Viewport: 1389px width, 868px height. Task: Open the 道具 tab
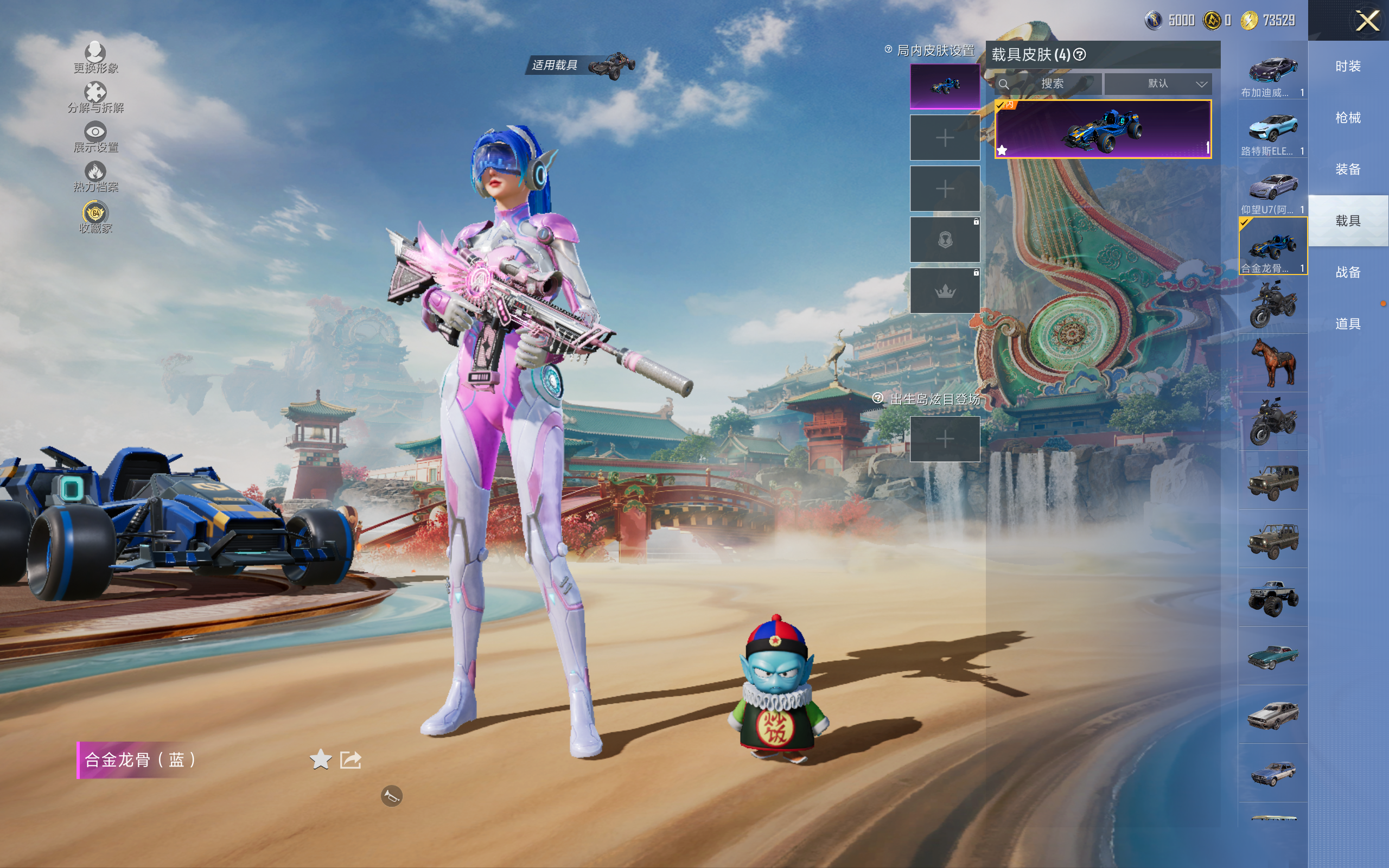click(1347, 324)
